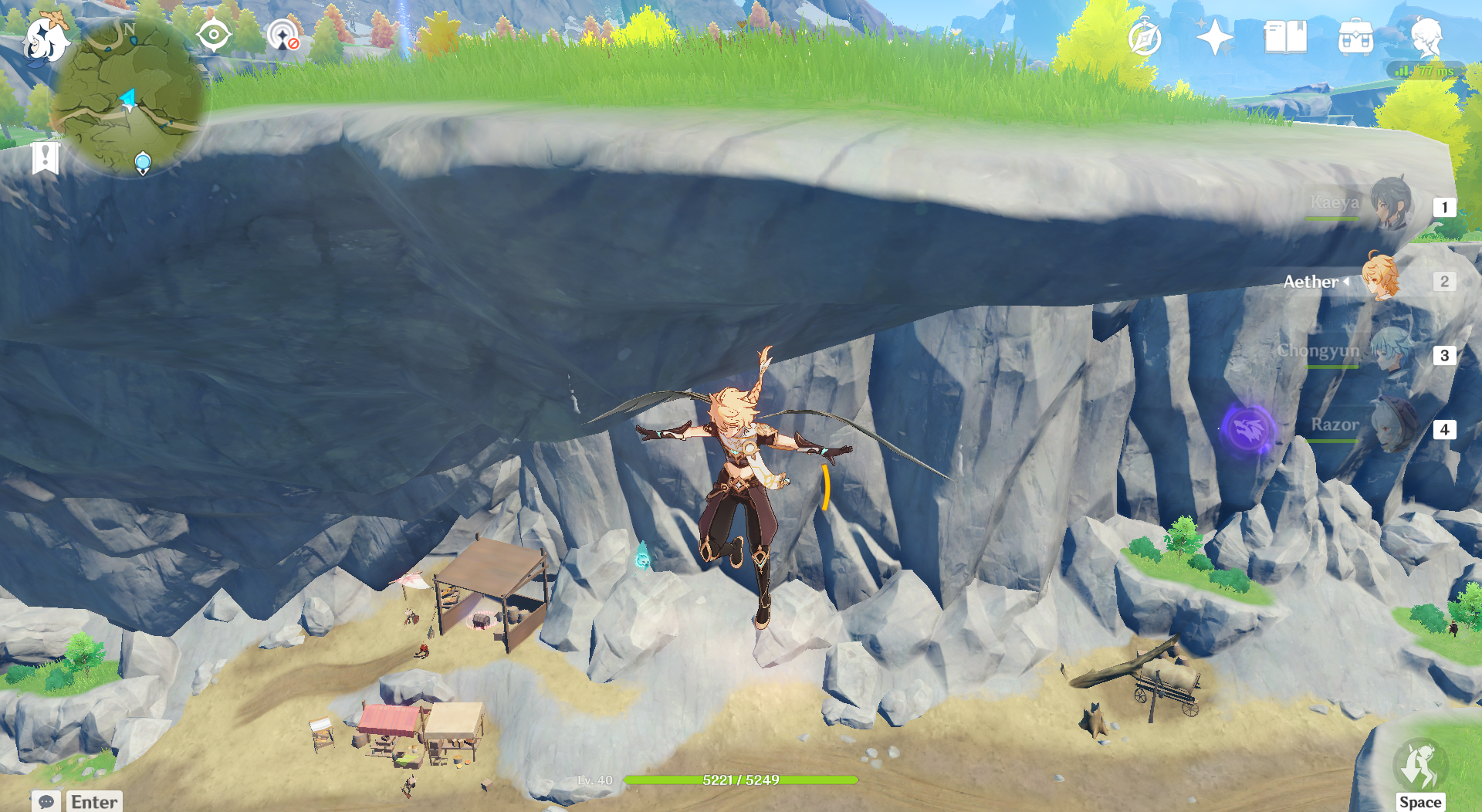The height and width of the screenshot is (812, 1482).
Task: Open the quest log exclamation icon
Action: pos(46,158)
